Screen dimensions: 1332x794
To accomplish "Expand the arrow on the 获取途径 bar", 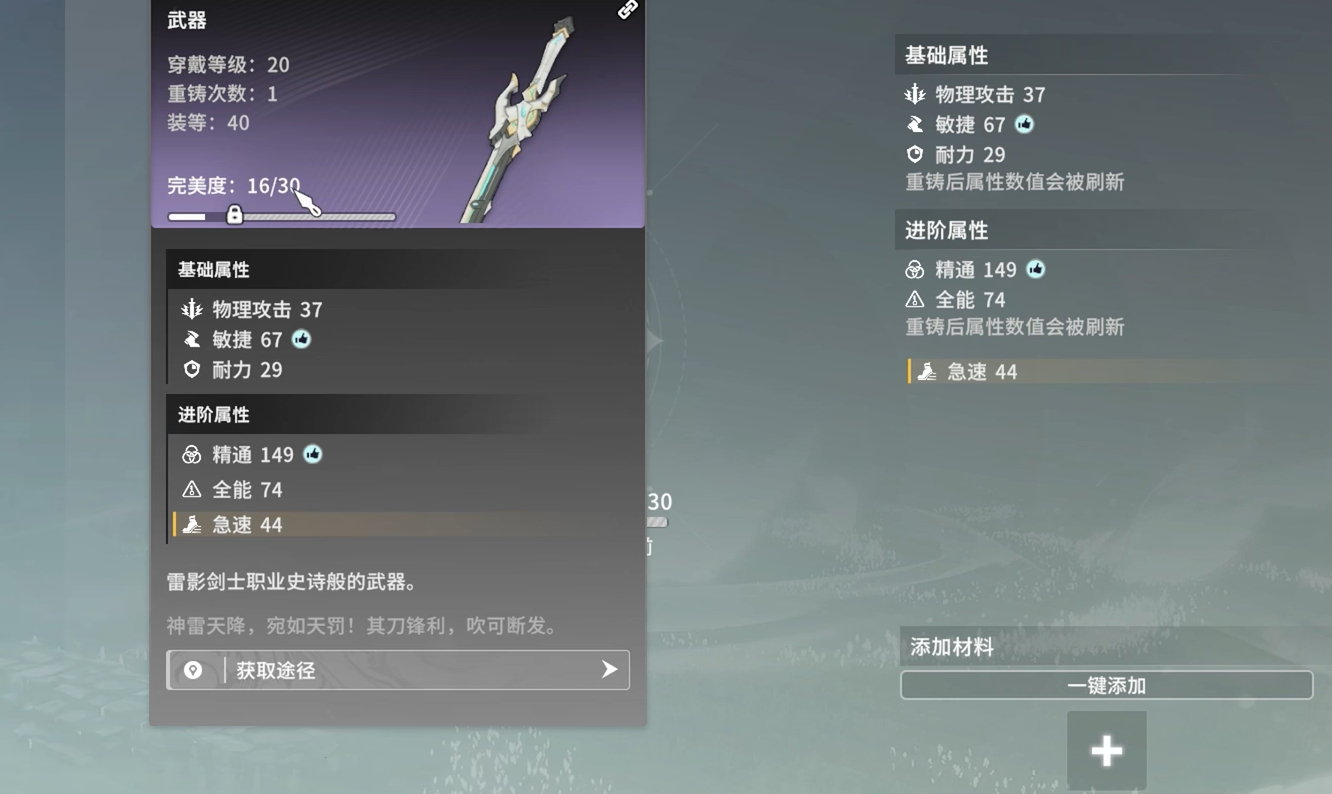I will (608, 670).
